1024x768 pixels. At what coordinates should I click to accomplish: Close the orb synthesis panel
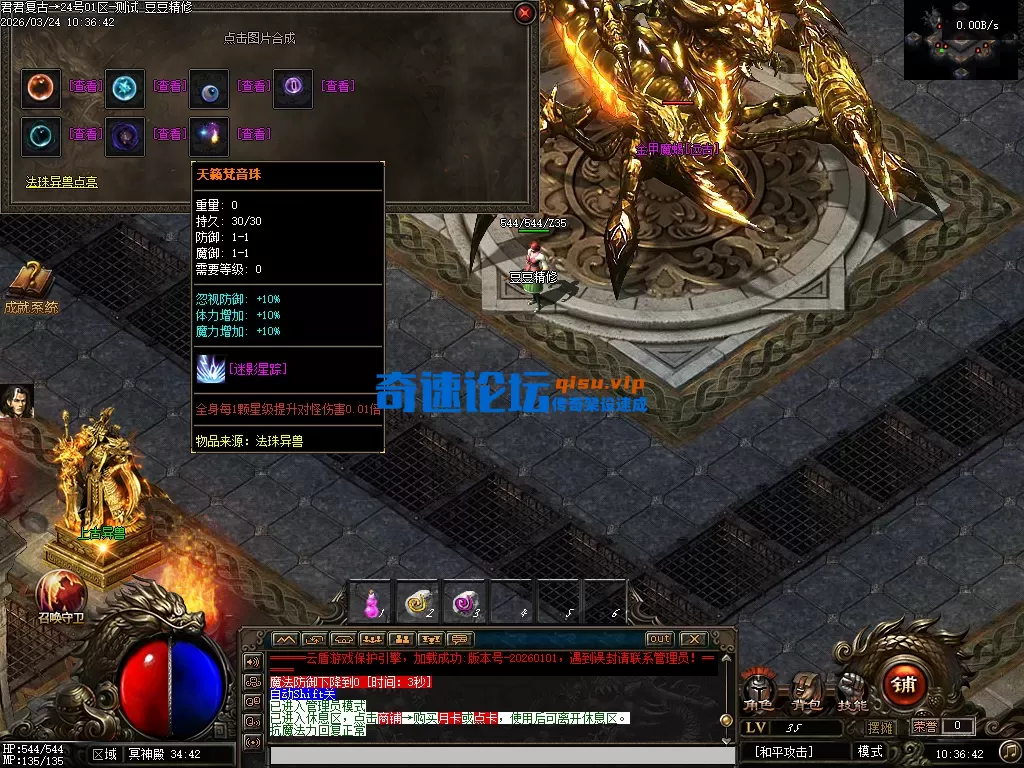click(524, 13)
